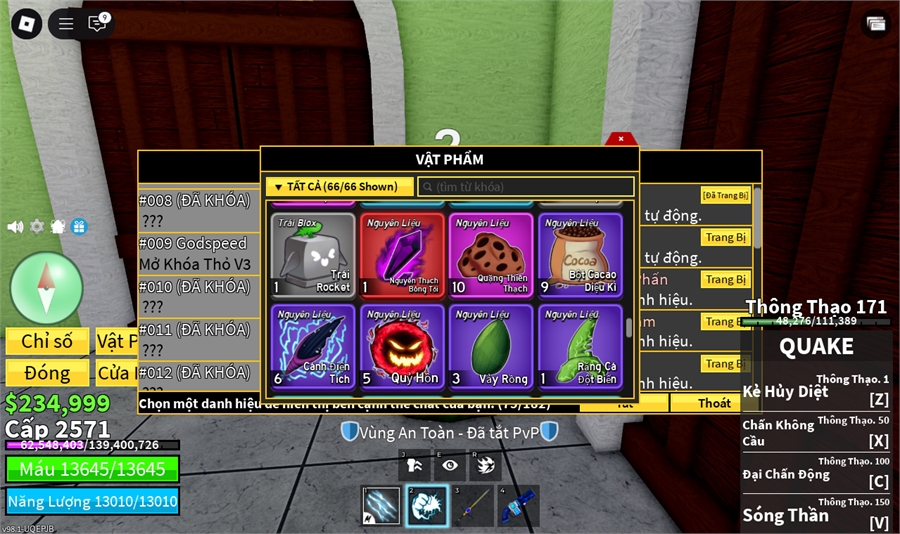Pick the Răng Cá Đột Biến slot
This screenshot has height=534, width=900.
pos(580,346)
